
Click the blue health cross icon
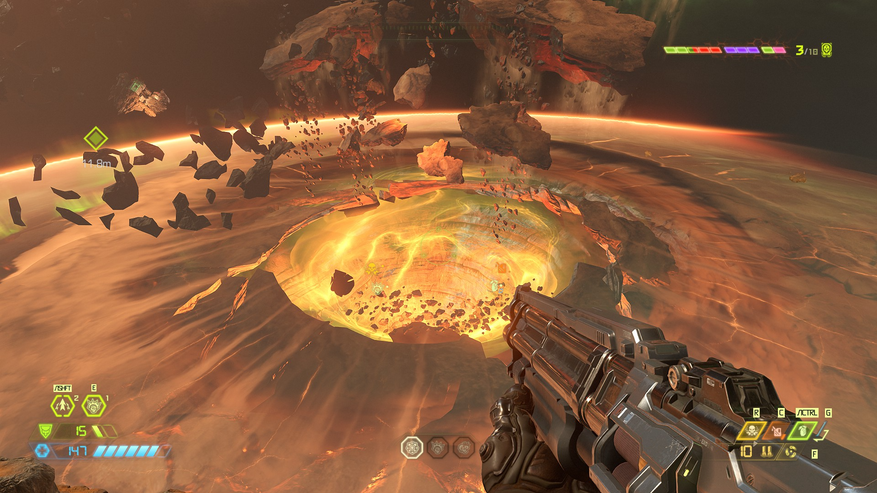42,451
